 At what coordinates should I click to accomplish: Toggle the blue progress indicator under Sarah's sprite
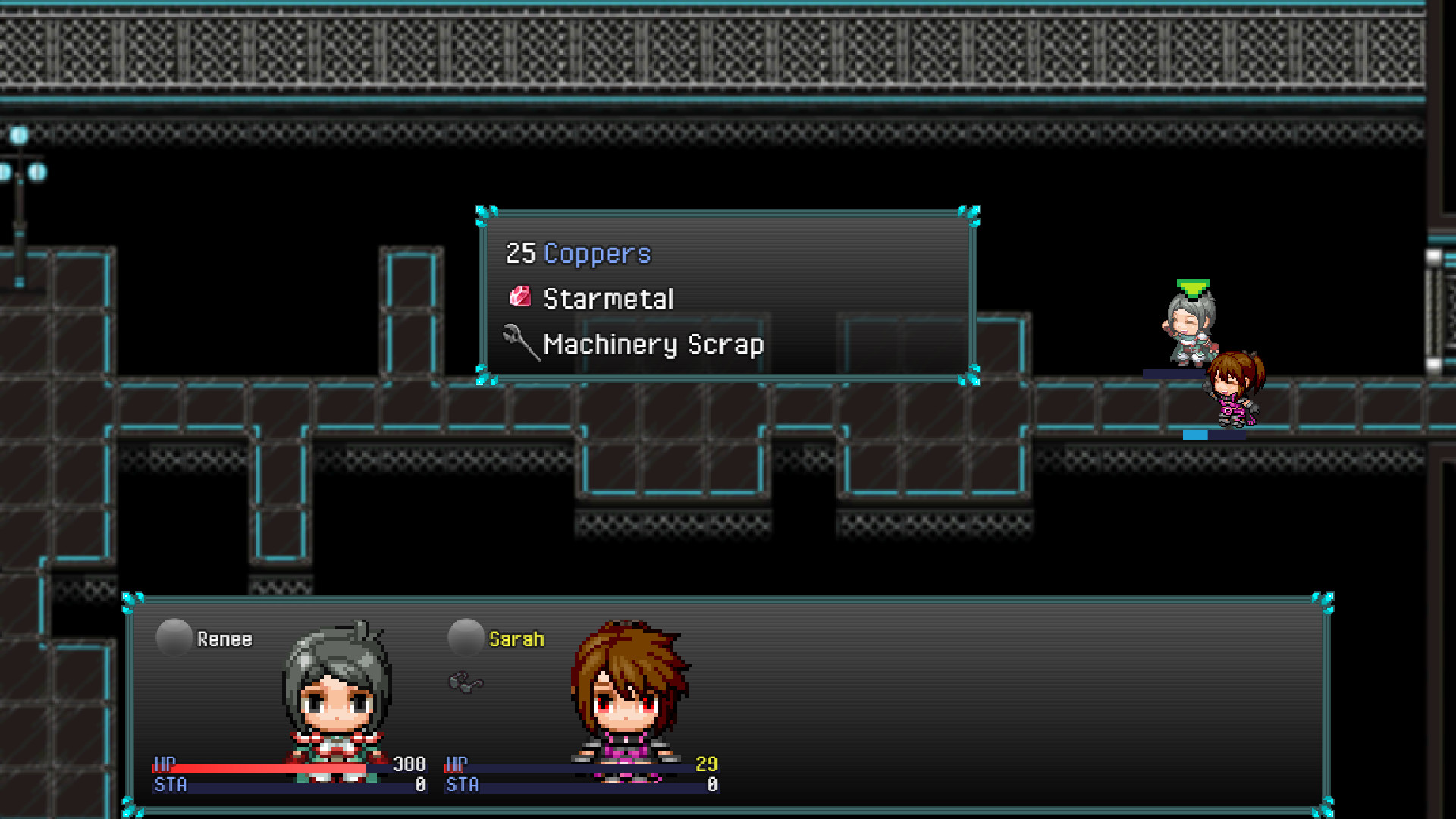pos(1194,435)
